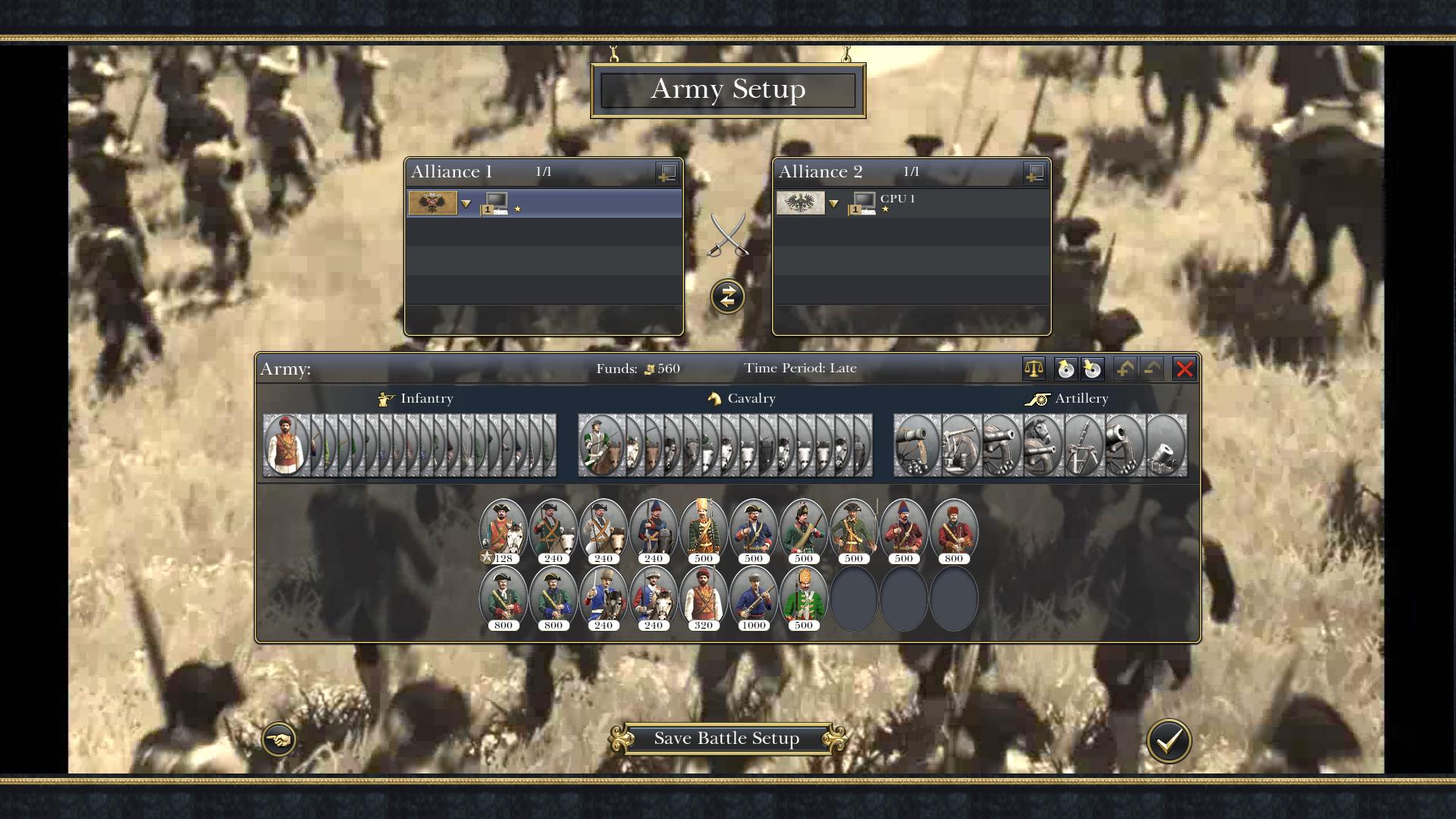Image resolution: width=1456 pixels, height=819 pixels.
Task: Select the army unit costing 320
Action: tap(703, 598)
